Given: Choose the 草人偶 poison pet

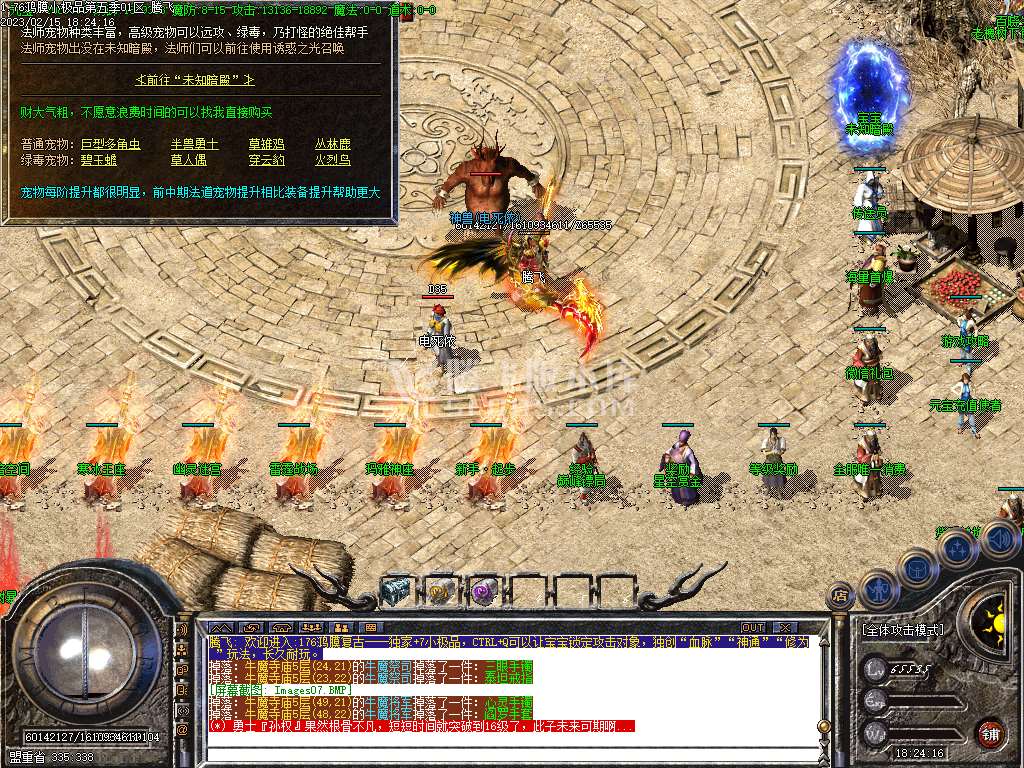Looking at the screenshot, I should click(x=188, y=160).
